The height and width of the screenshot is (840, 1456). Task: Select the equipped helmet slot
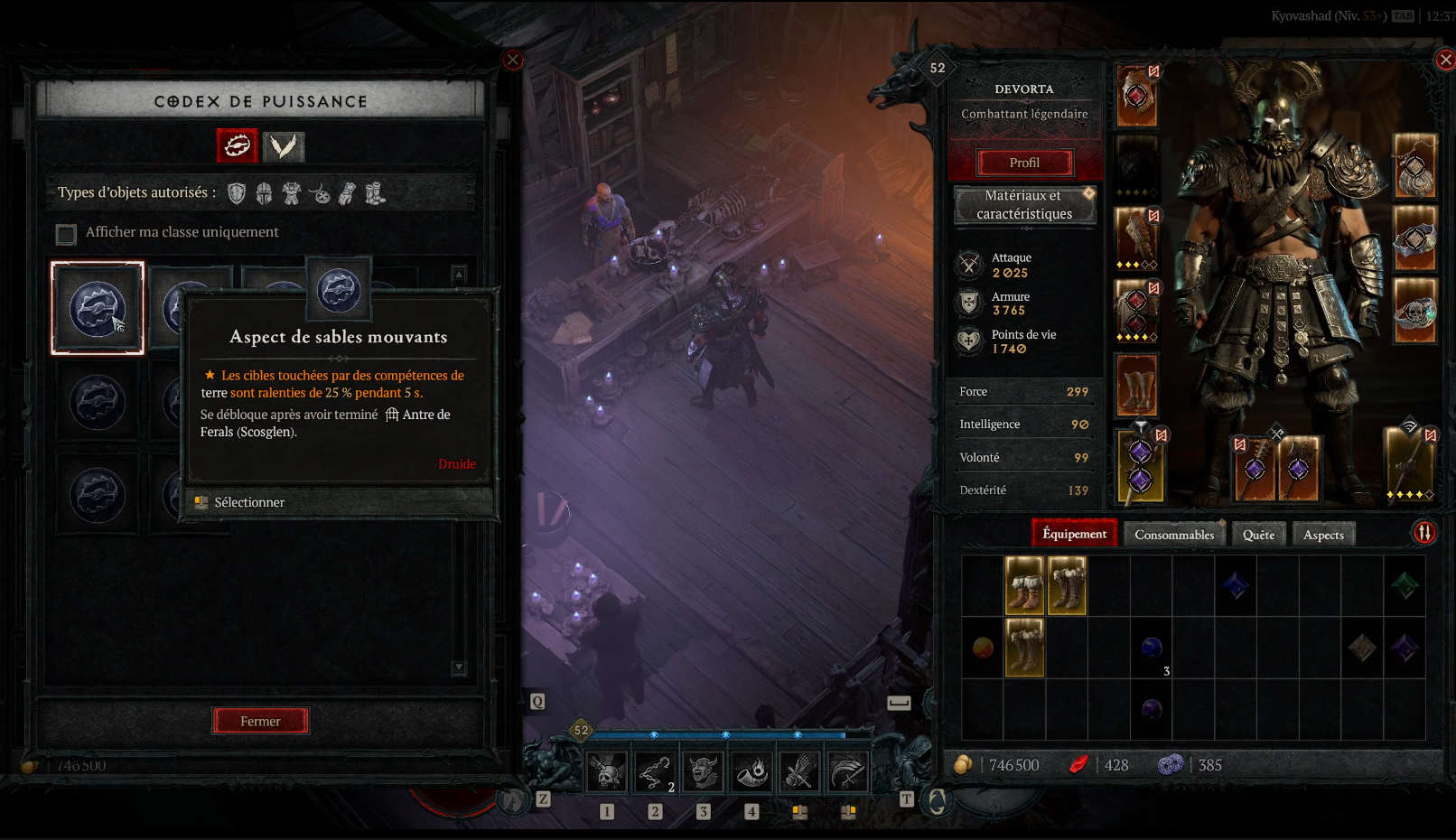(1136, 96)
